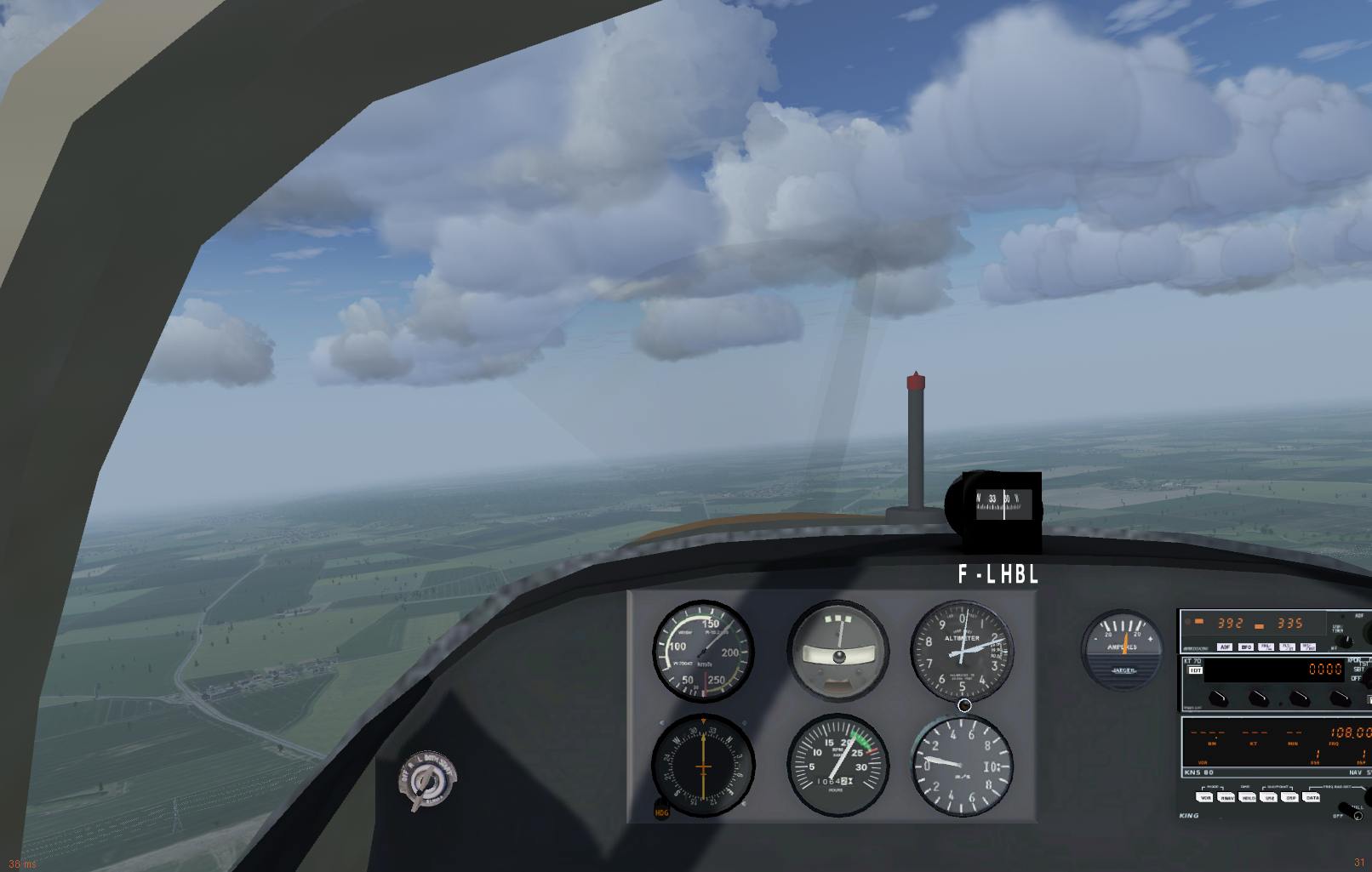Turn the magneto ignition key switch
This screenshot has width=1372, height=872.
click(426, 779)
